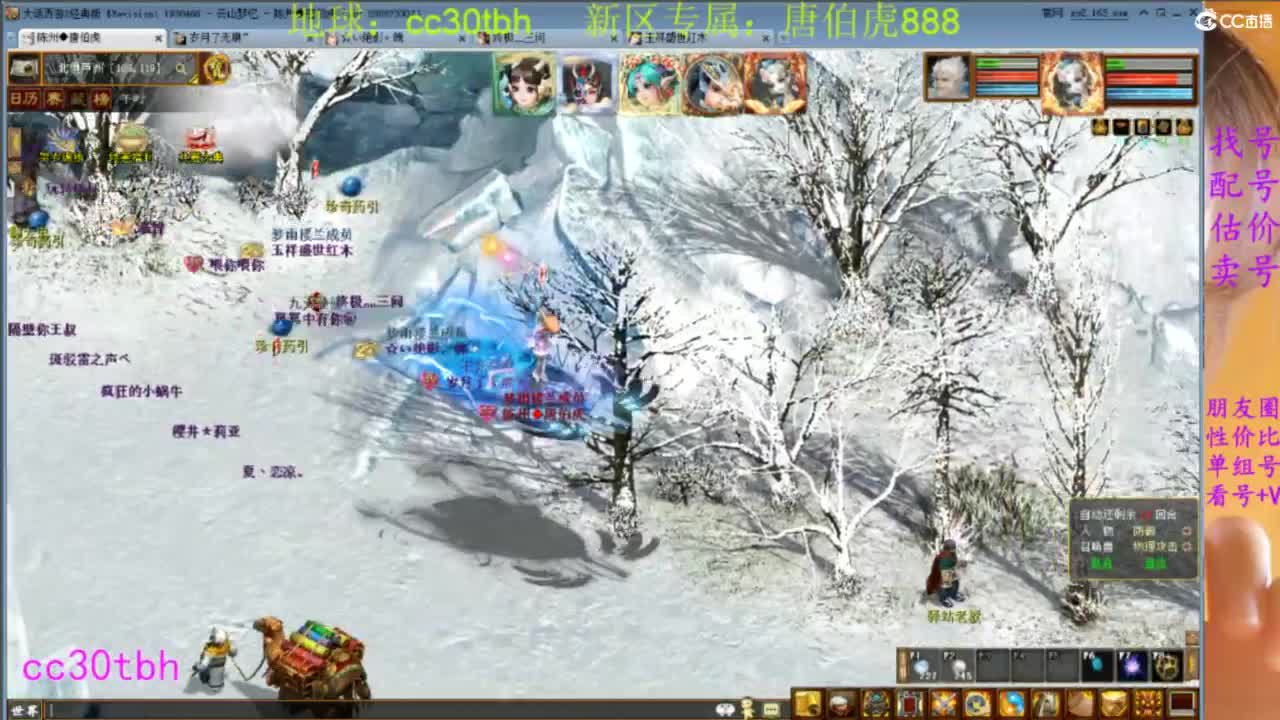
Task: Open the gear dropdown next to 防御
Action: click(1188, 530)
